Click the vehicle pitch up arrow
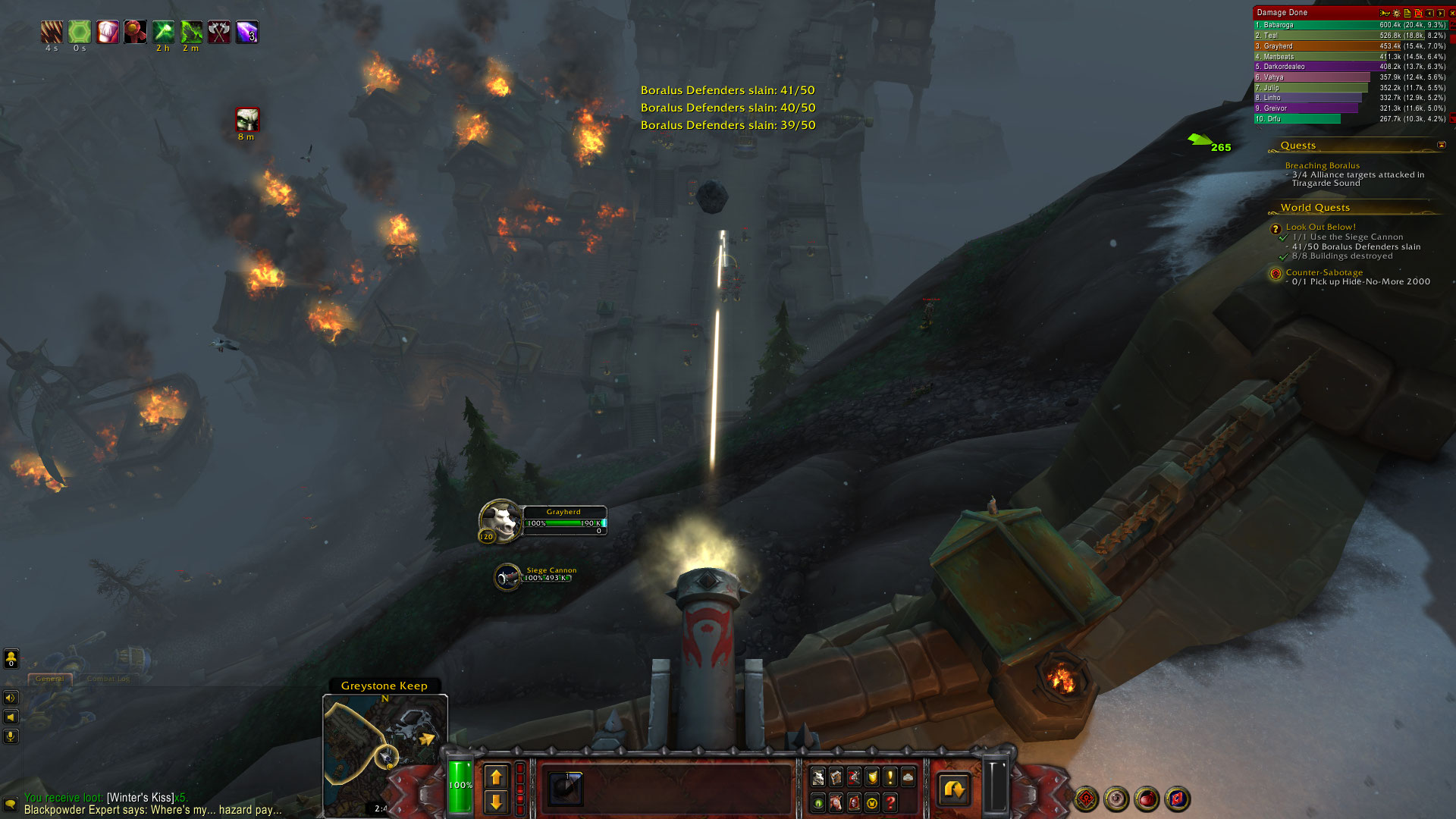This screenshot has width=1456, height=819. 496,777
